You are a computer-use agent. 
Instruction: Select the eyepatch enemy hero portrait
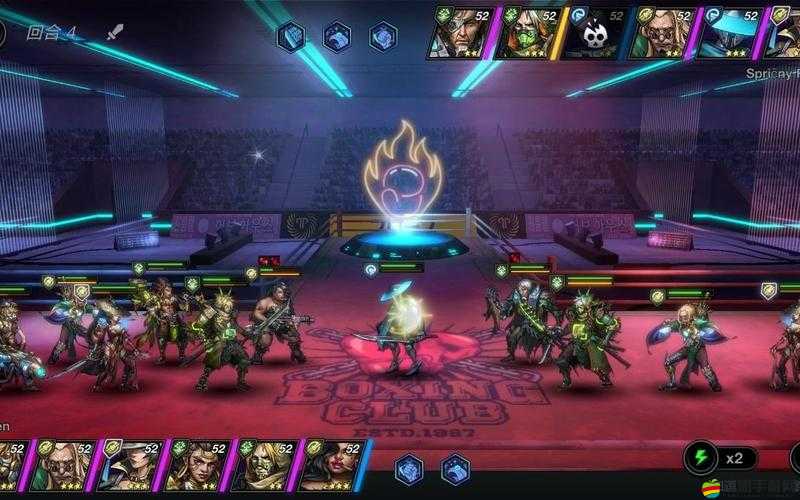click(462, 32)
